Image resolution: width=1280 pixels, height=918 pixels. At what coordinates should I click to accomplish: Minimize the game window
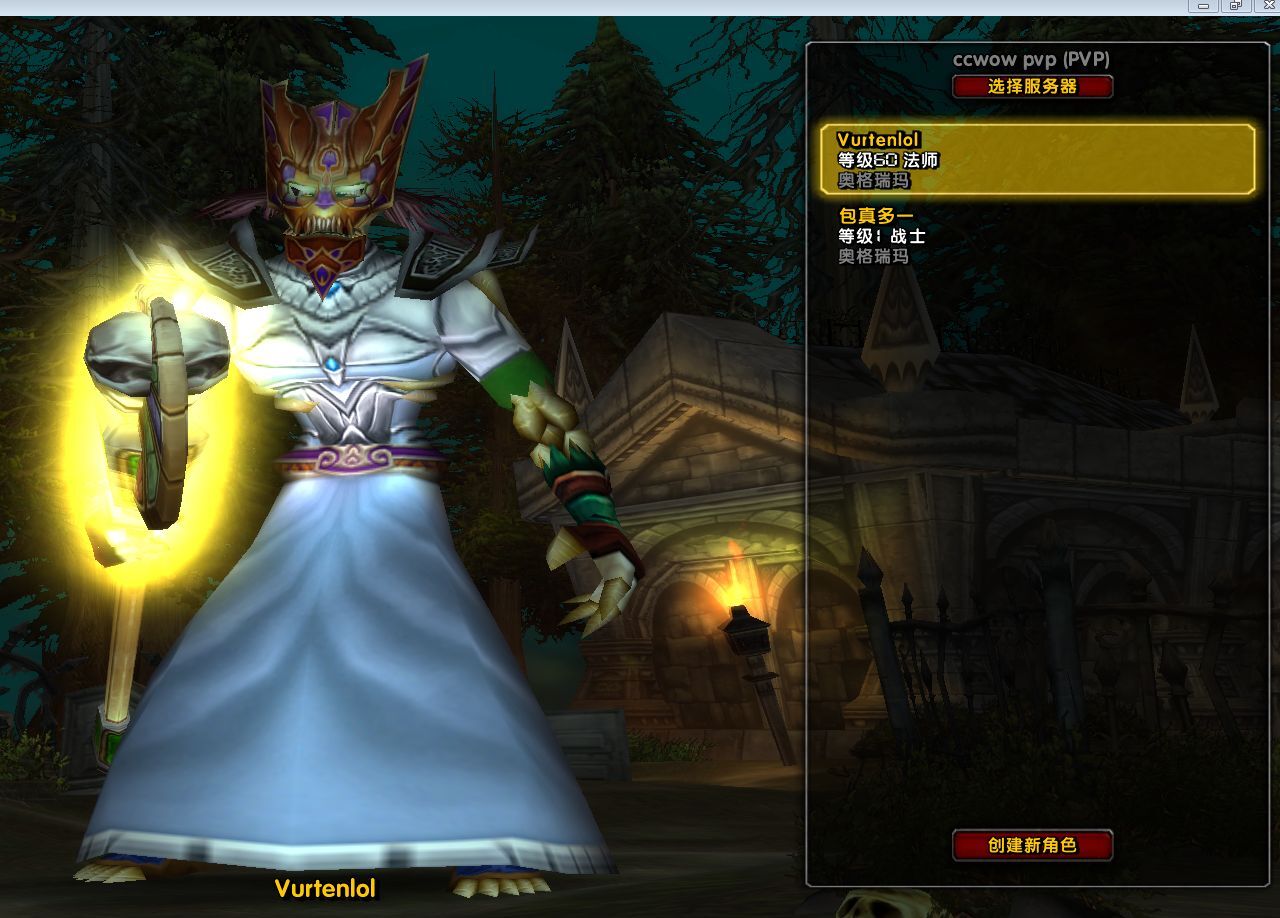click(1203, 6)
